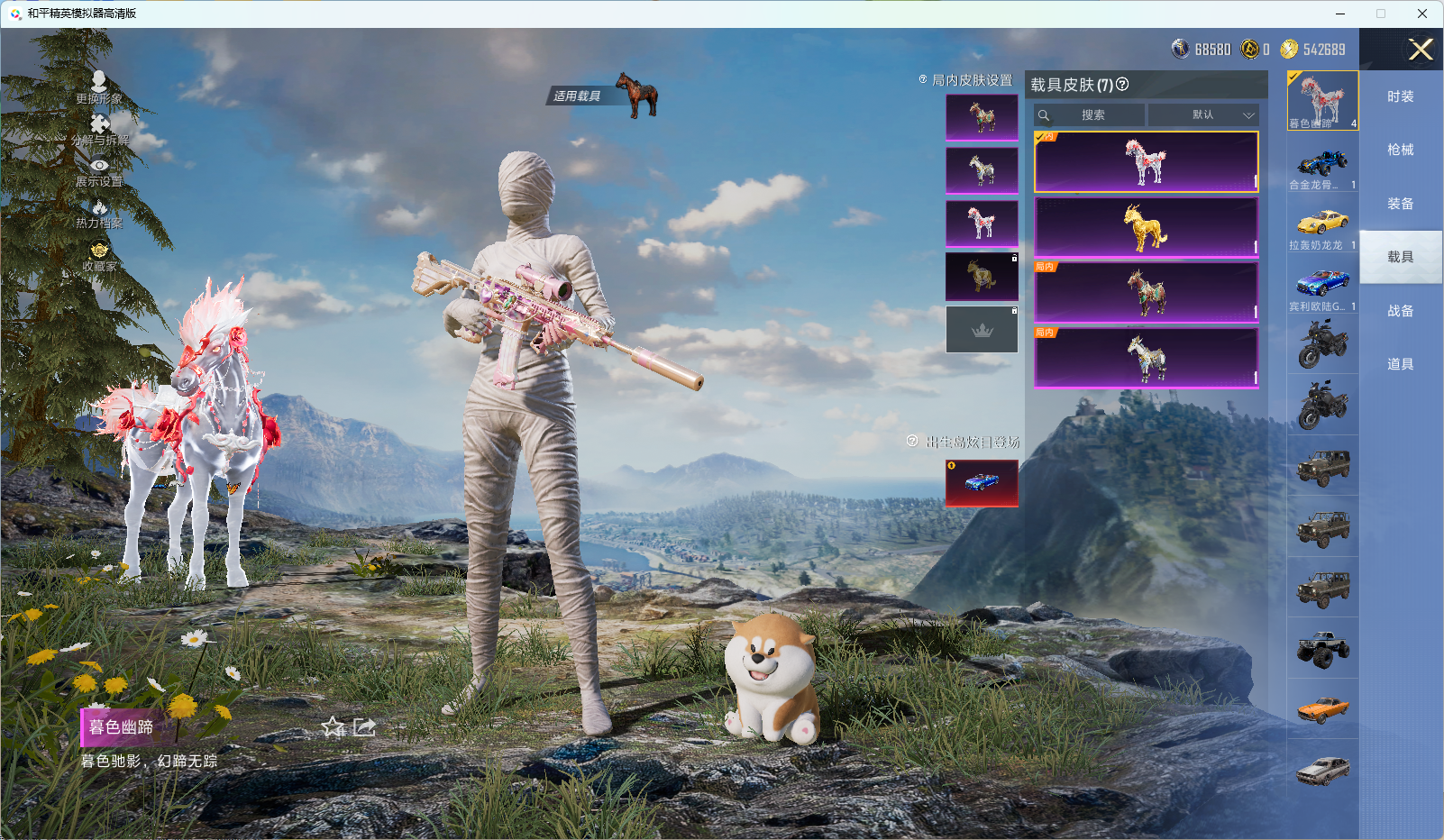
Task: Pick the orange muscle car thumbnail
Action: (1322, 709)
